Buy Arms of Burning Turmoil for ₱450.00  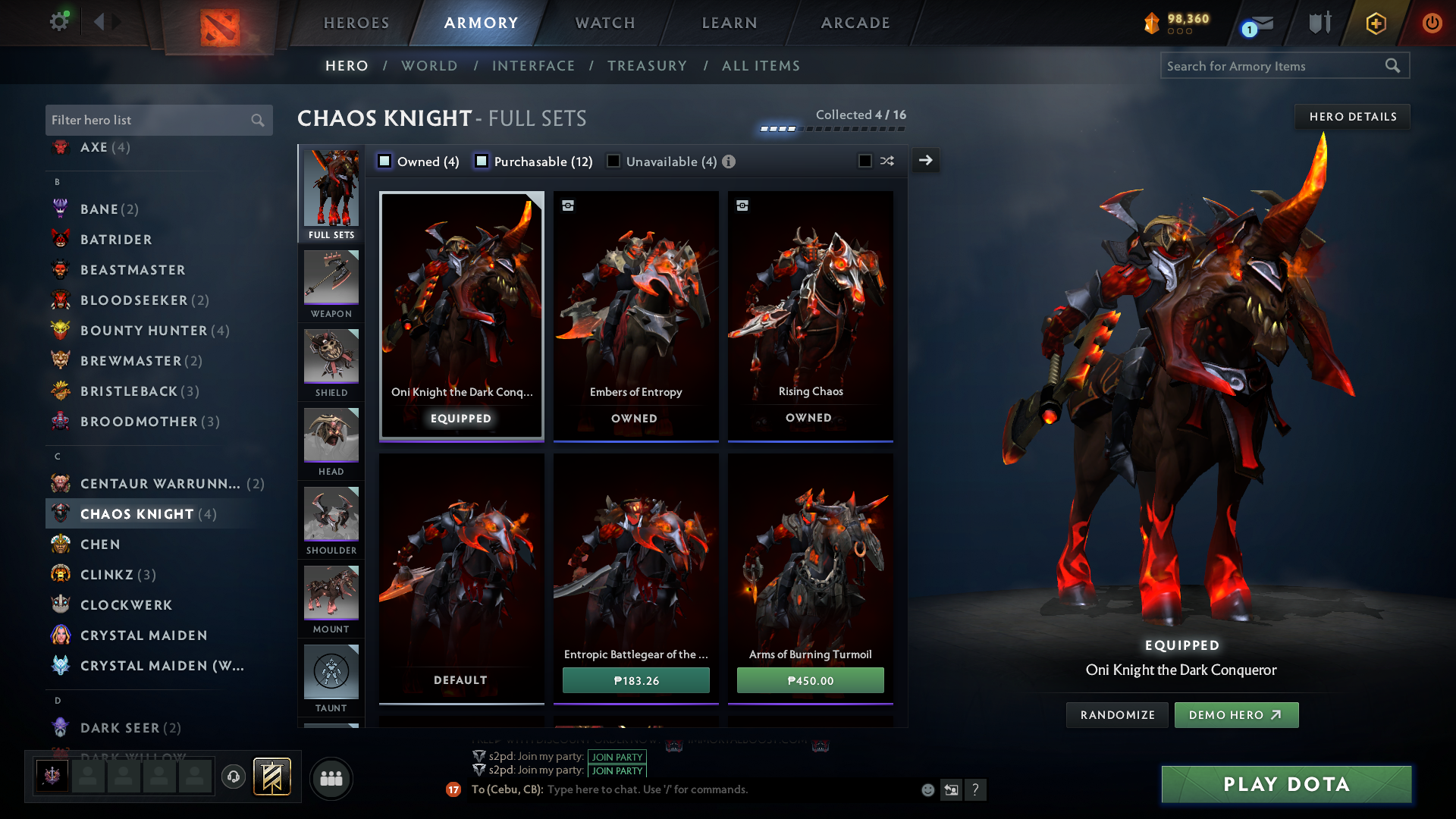(x=810, y=680)
